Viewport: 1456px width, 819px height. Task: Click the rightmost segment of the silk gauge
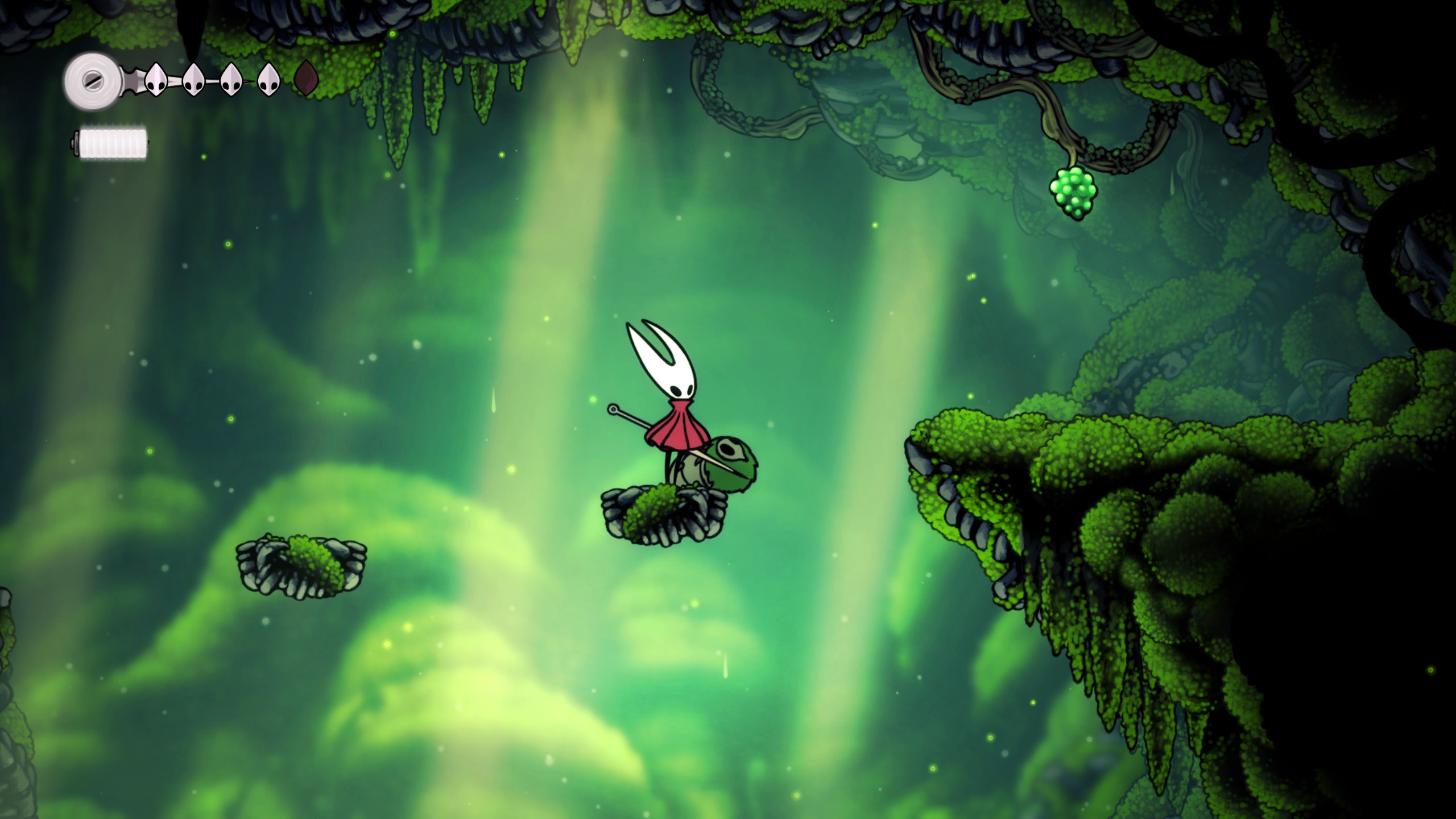pos(141,143)
